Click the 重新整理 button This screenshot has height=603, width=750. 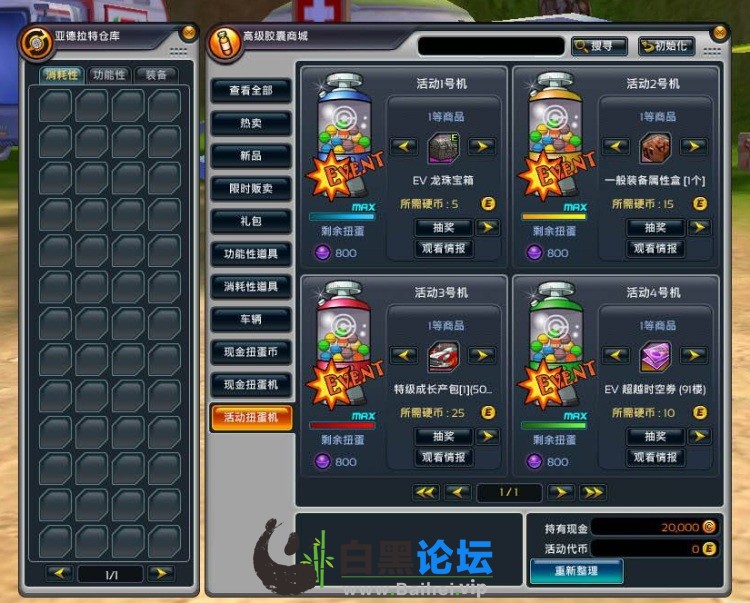(x=575, y=570)
